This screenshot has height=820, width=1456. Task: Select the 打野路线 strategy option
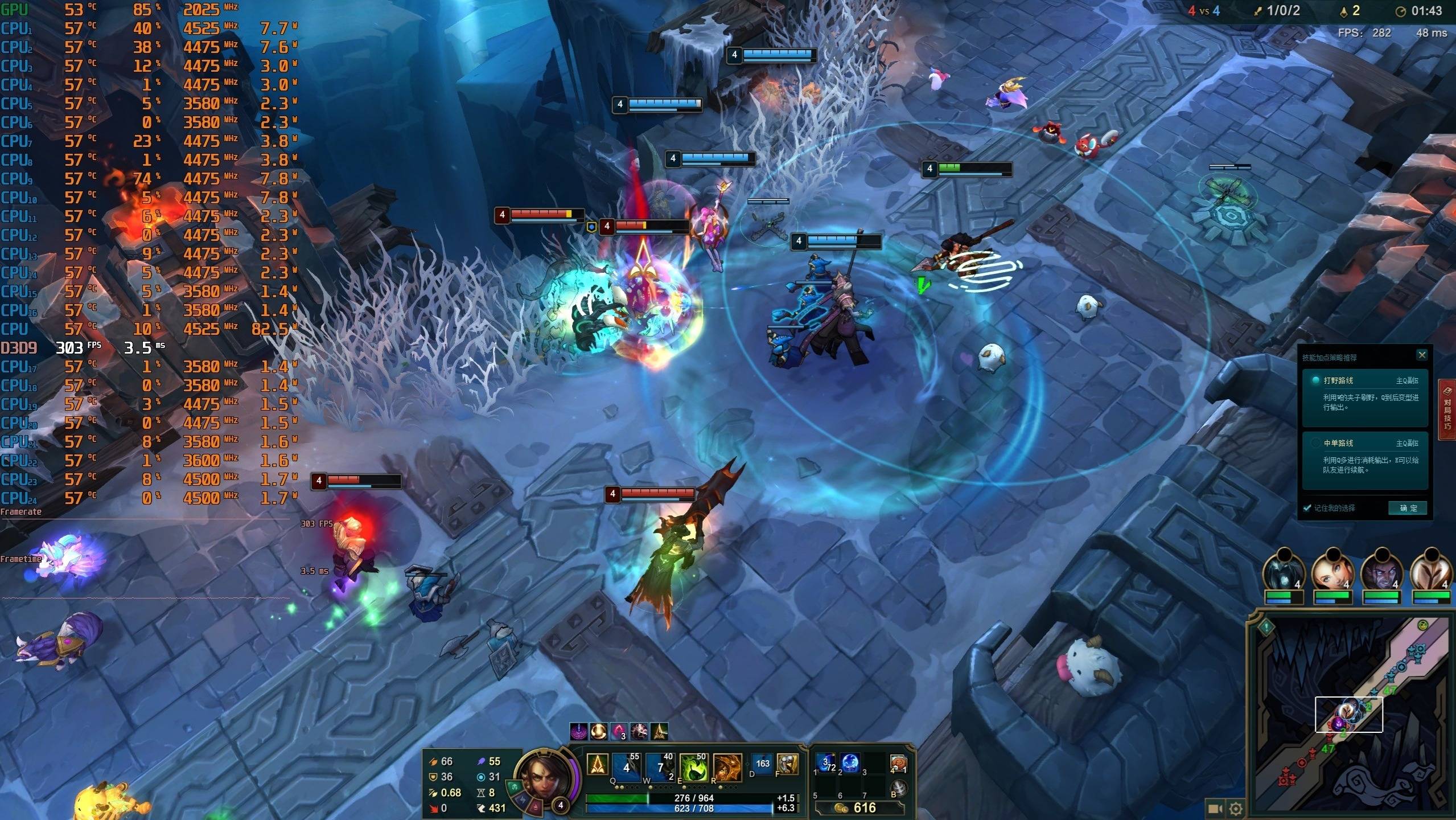click(1365, 393)
